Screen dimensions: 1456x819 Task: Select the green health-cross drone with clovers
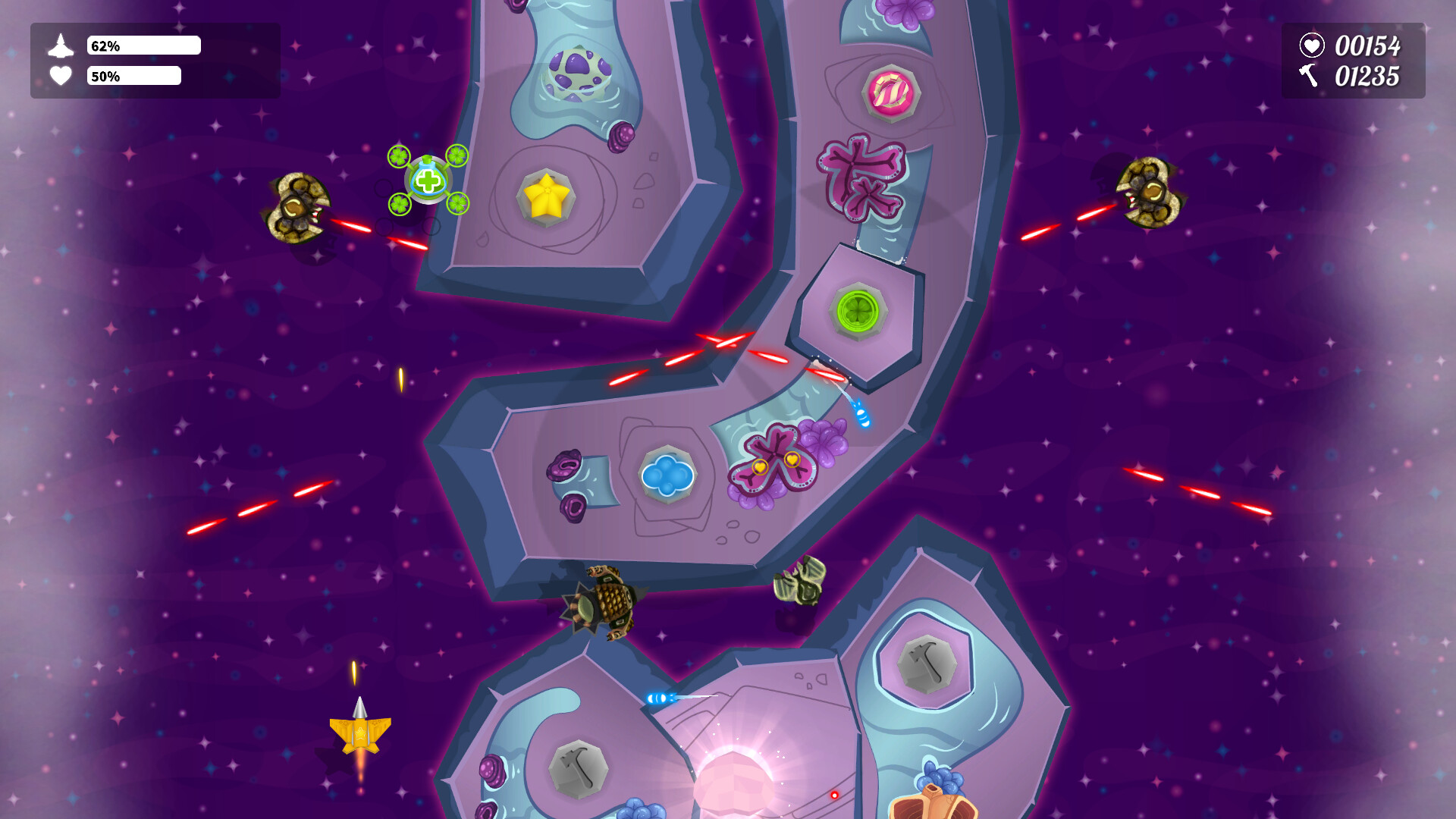tap(427, 180)
